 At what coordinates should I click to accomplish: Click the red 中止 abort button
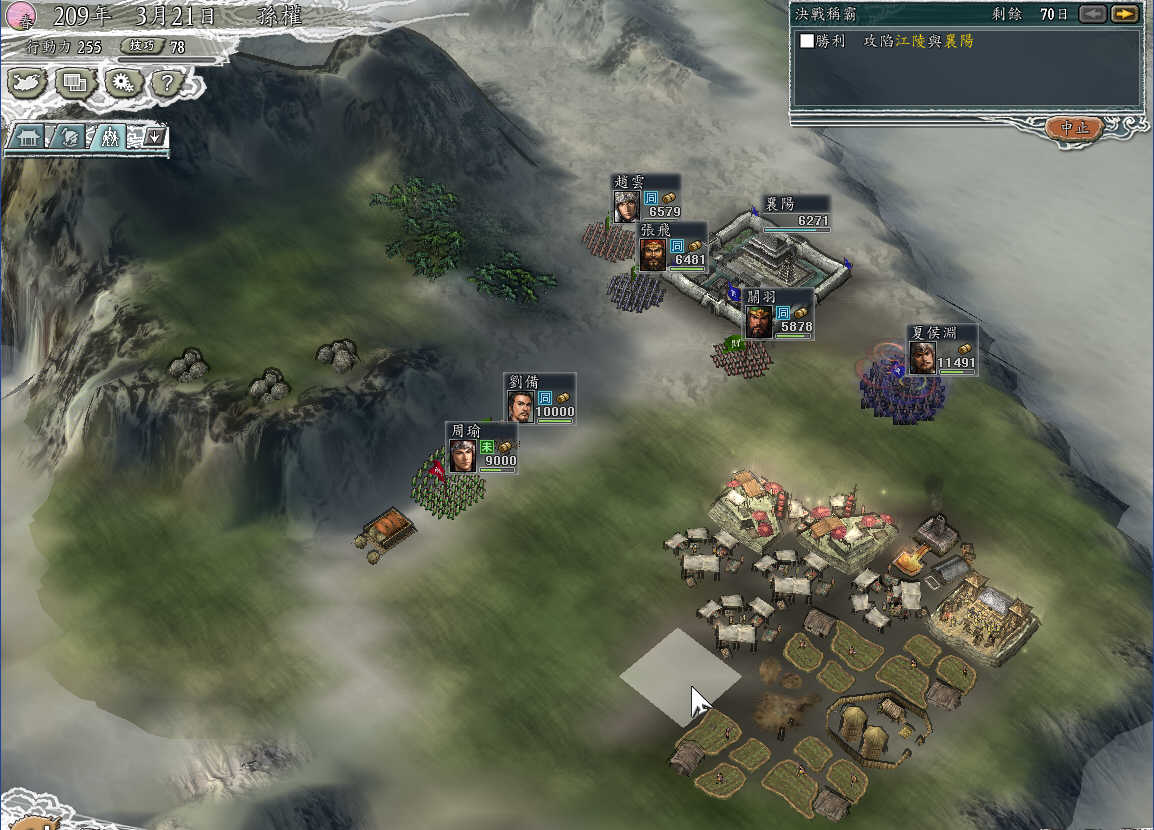pyautogui.click(x=1075, y=128)
